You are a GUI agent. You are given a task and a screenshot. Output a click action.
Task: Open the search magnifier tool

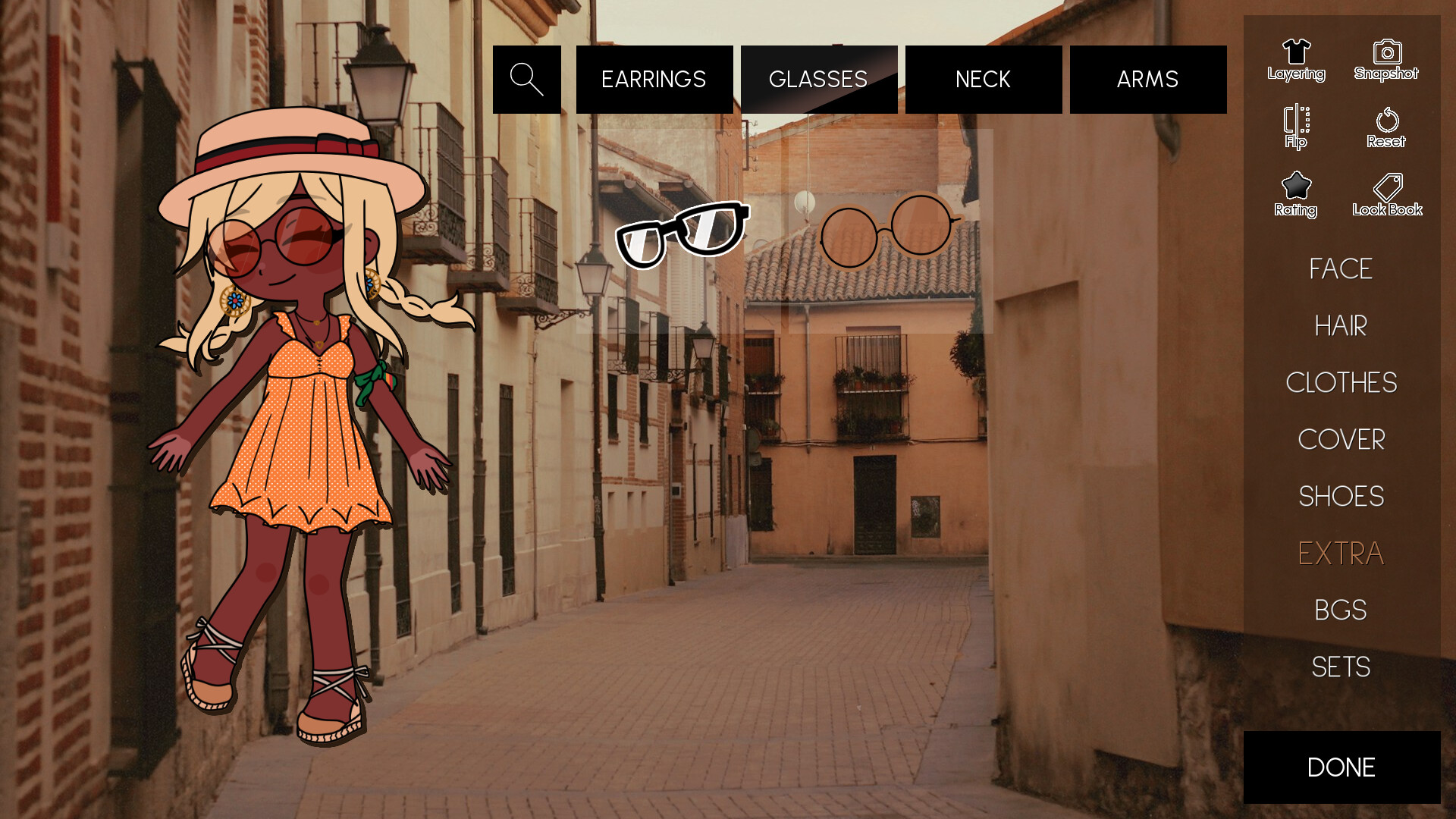click(526, 79)
